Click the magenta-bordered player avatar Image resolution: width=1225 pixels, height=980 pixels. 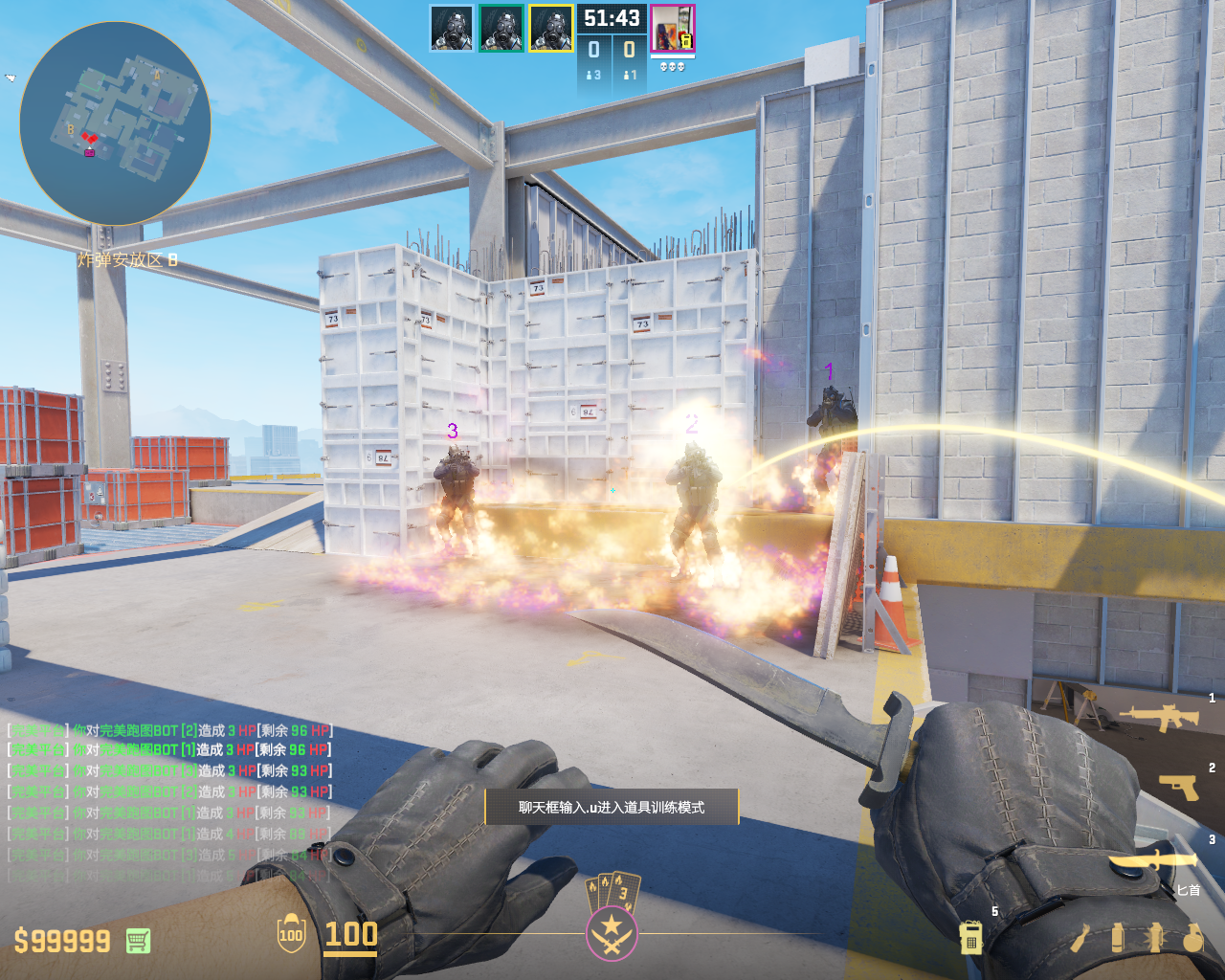pos(672,29)
